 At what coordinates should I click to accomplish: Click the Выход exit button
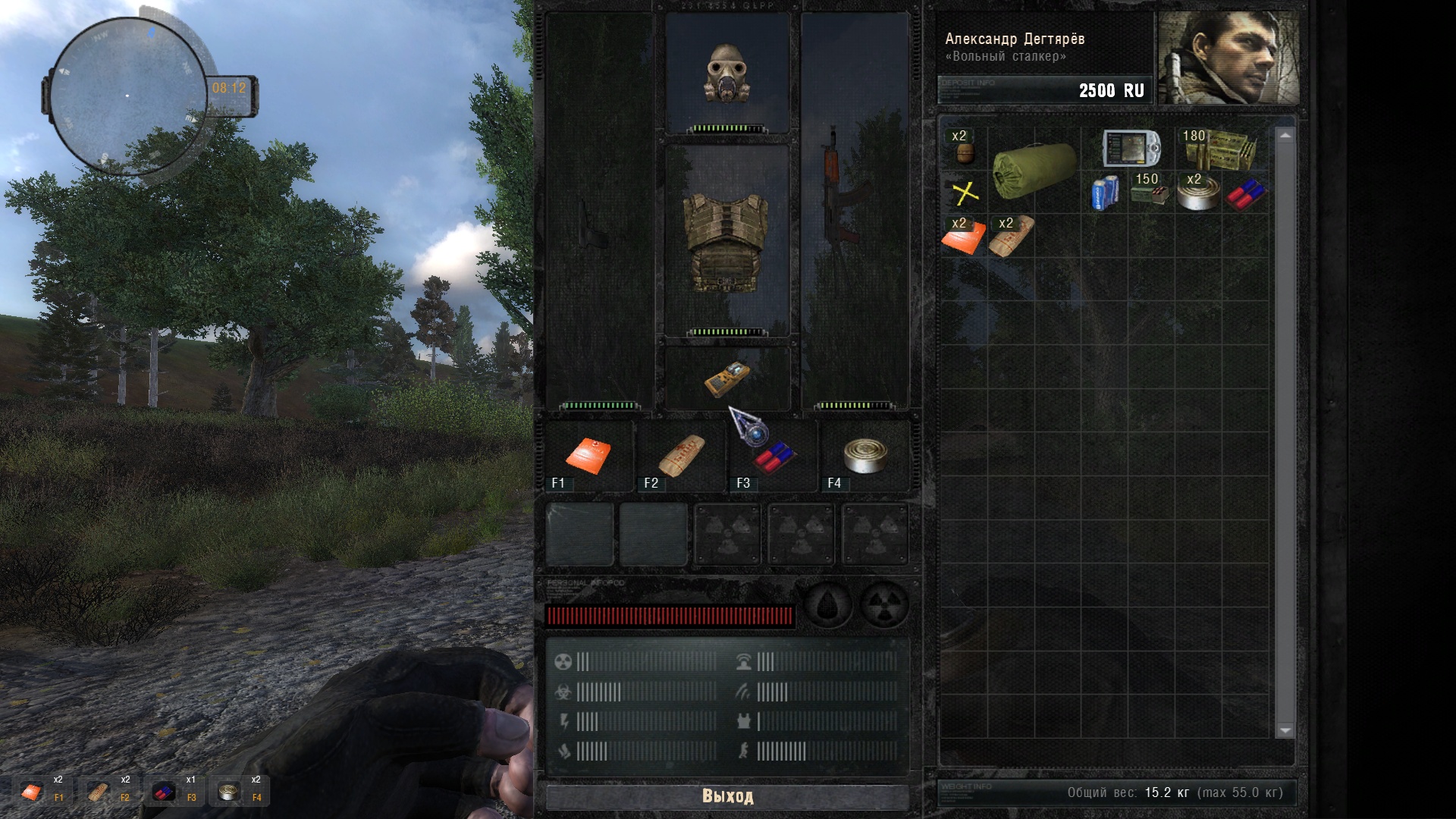click(727, 796)
